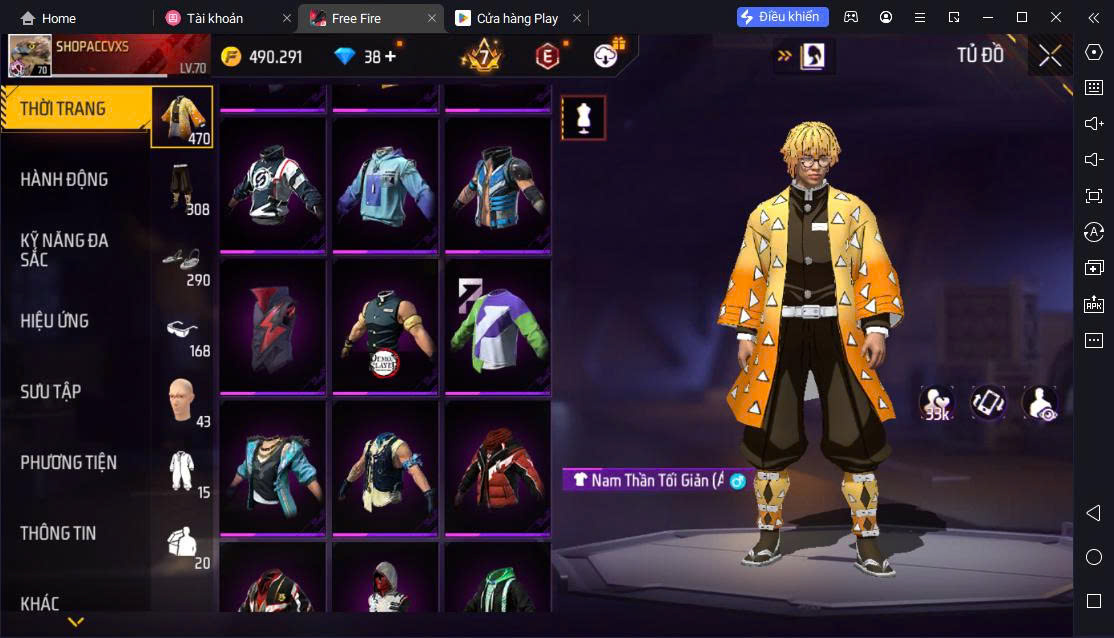This screenshot has width=1114, height=638.
Task: Close the Tủ Đồ wardrobe screen
Action: [1050, 56]
